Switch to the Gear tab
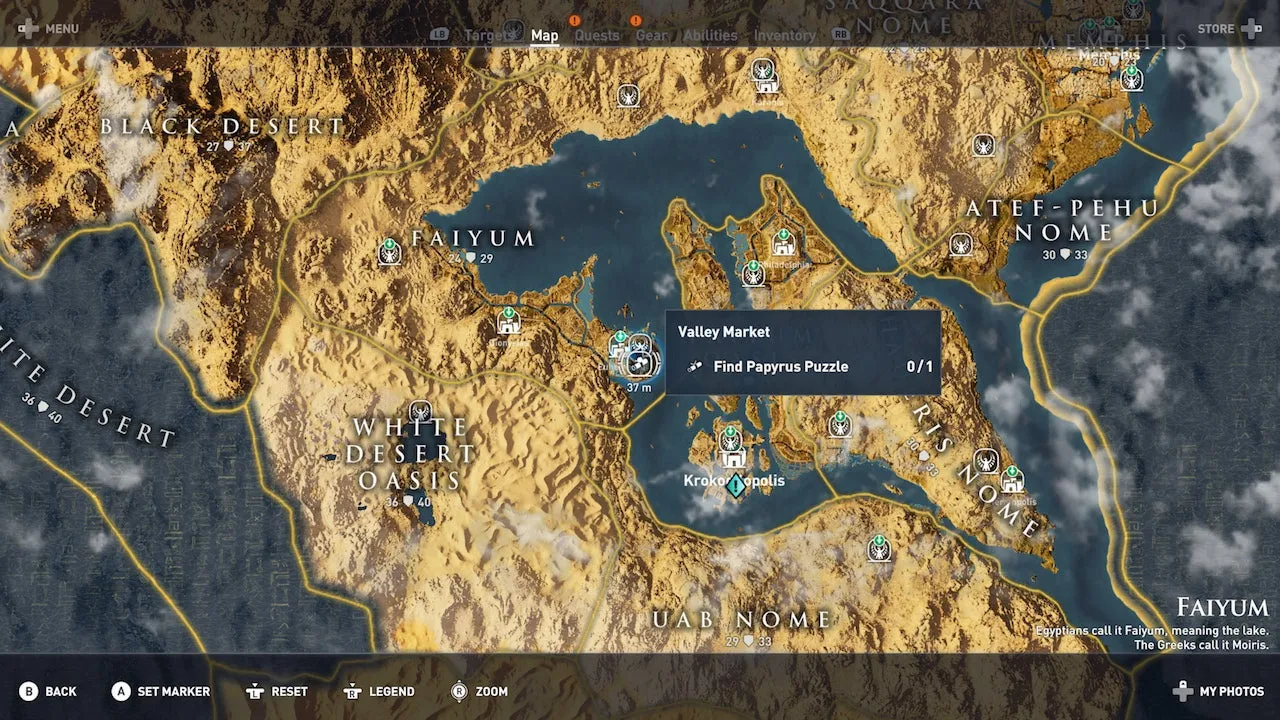 coord(651,36)
